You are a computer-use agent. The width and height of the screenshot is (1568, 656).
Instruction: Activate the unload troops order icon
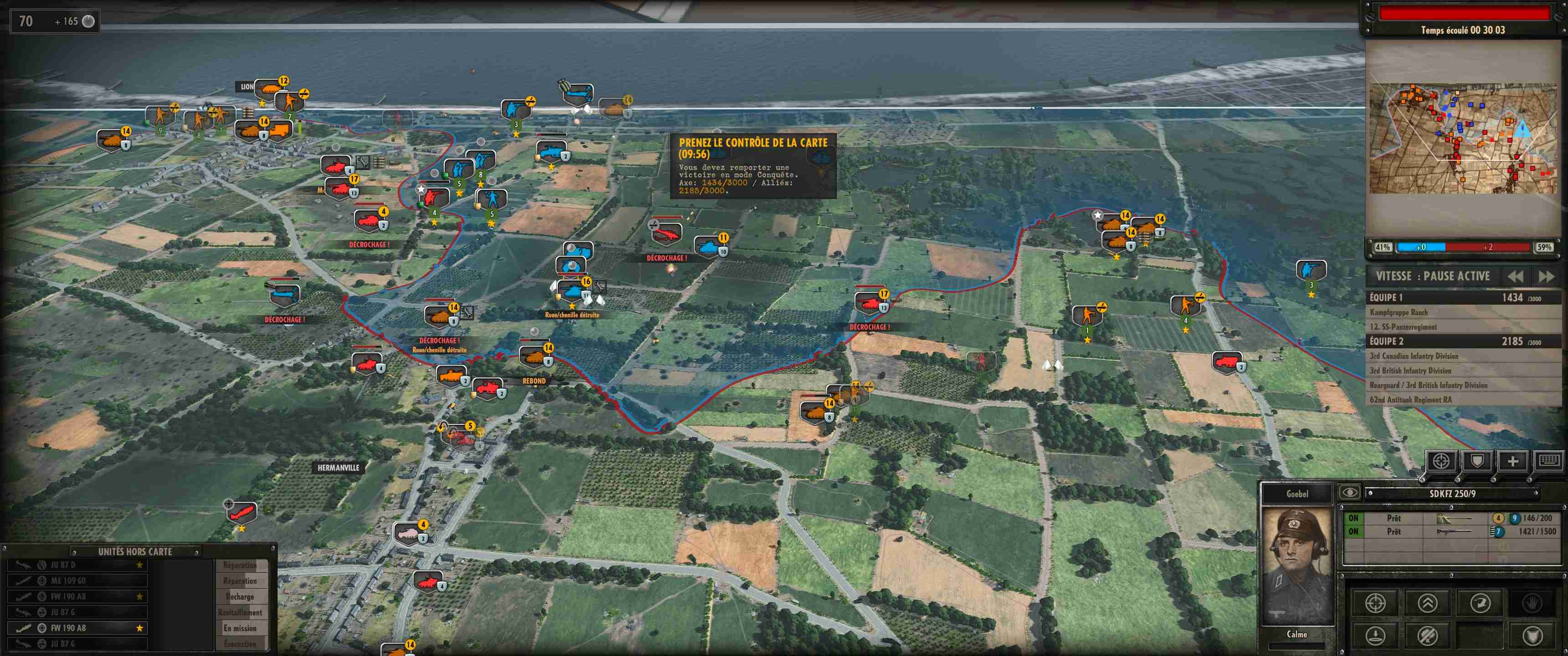[1375, 636]
